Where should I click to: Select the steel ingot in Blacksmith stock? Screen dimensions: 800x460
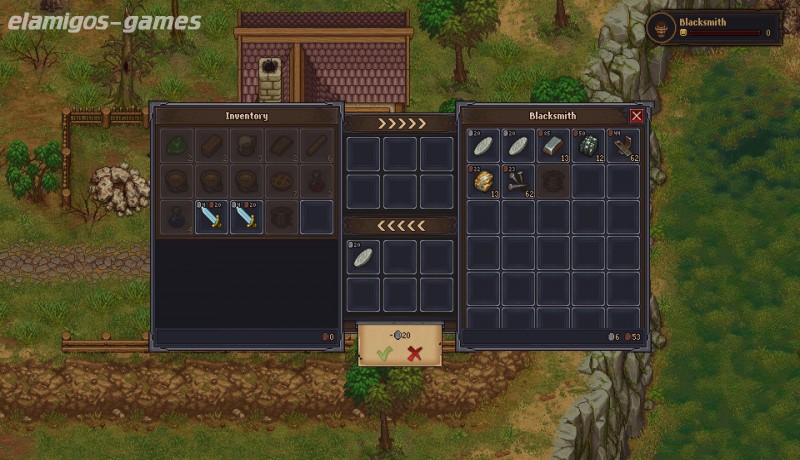pyautogui.click(x=554, y=146)
